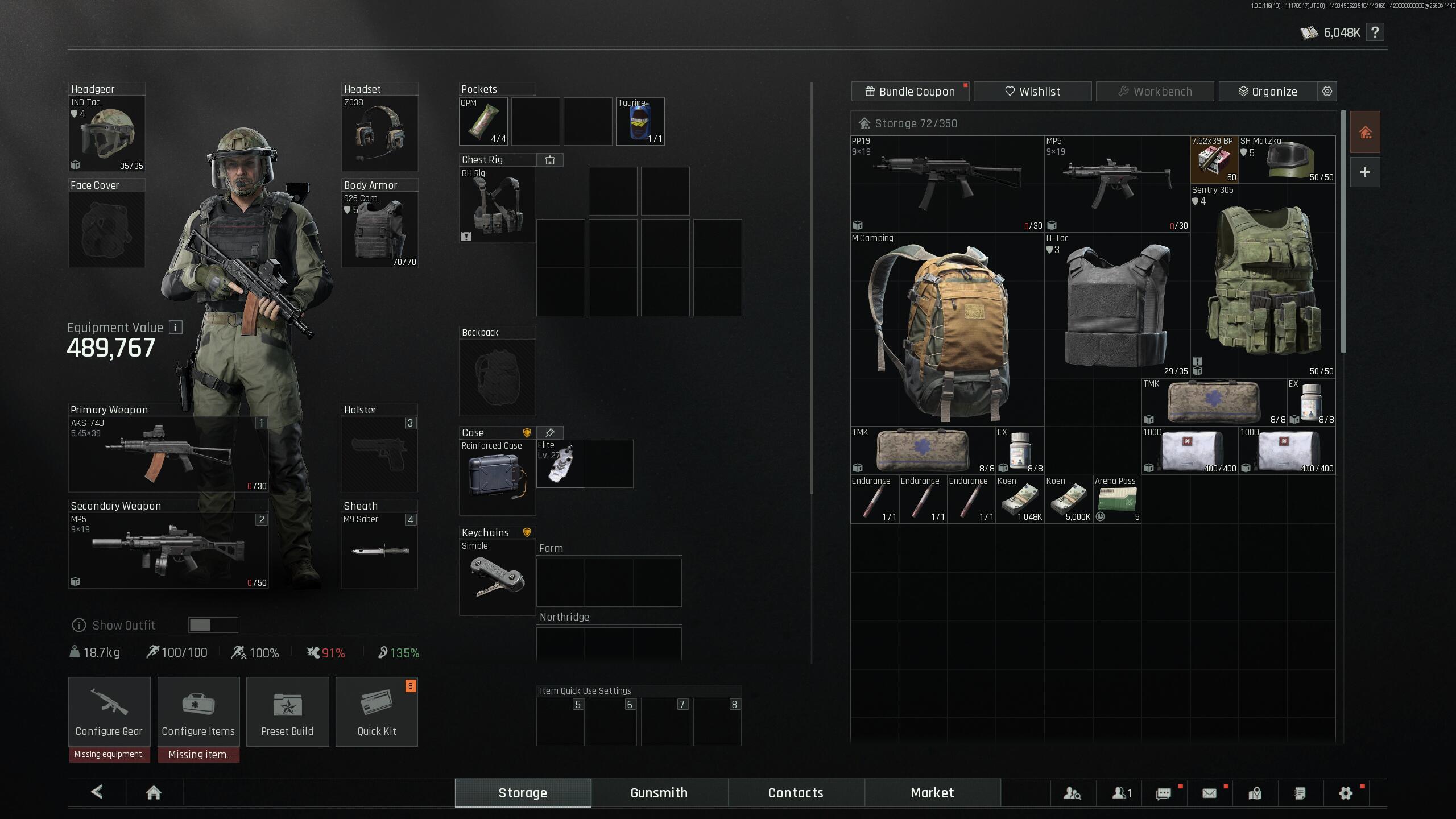Select the M.Camping backpack in storage
1456x819 pixels.
click(x=947, y=330)
